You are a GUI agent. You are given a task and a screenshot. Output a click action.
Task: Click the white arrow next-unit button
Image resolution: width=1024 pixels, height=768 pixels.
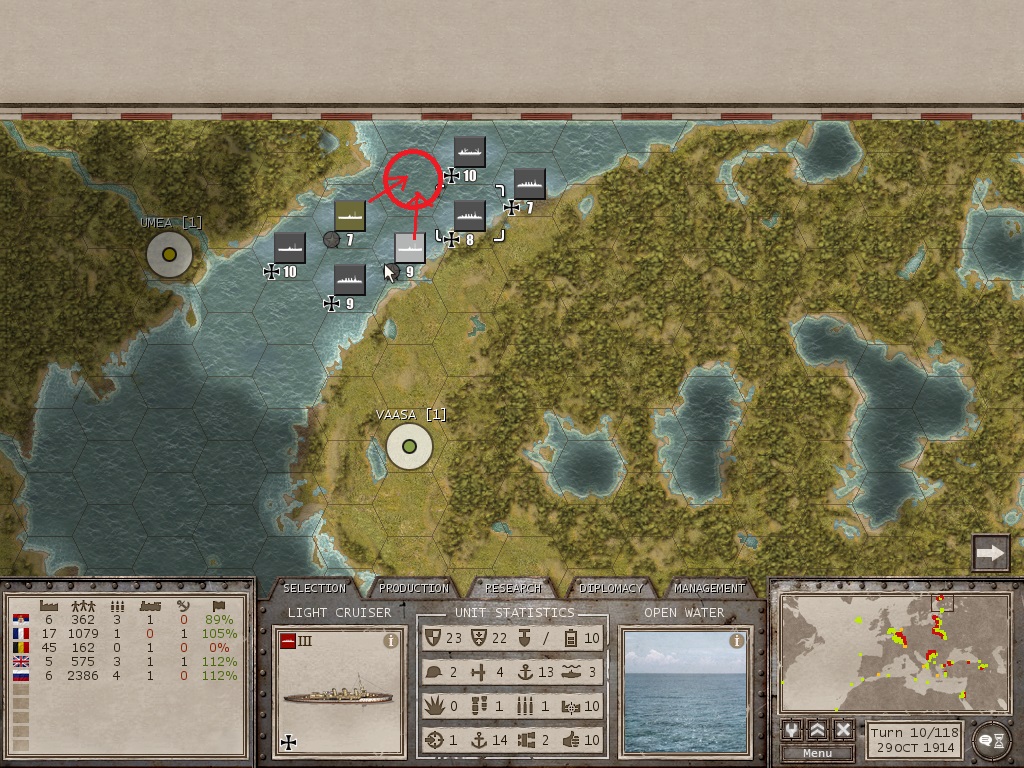coord(991,552)
